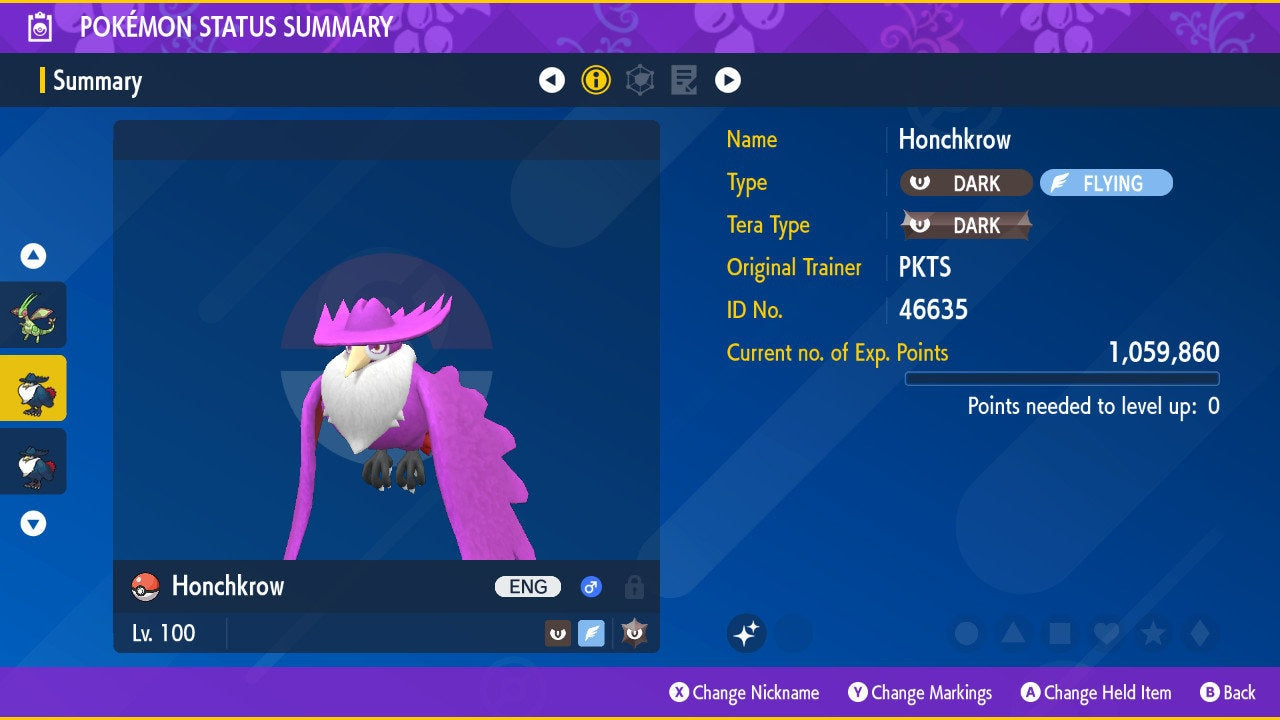Open the memo notes tab

point(684,80)
